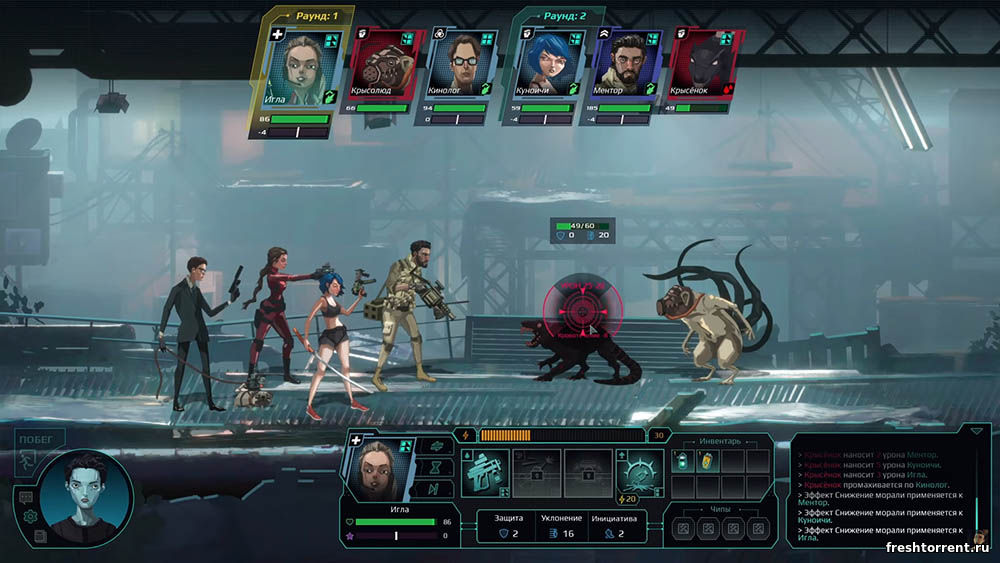Collapse the combat log panel arrow
The image size is (1000, 563).
976,431
